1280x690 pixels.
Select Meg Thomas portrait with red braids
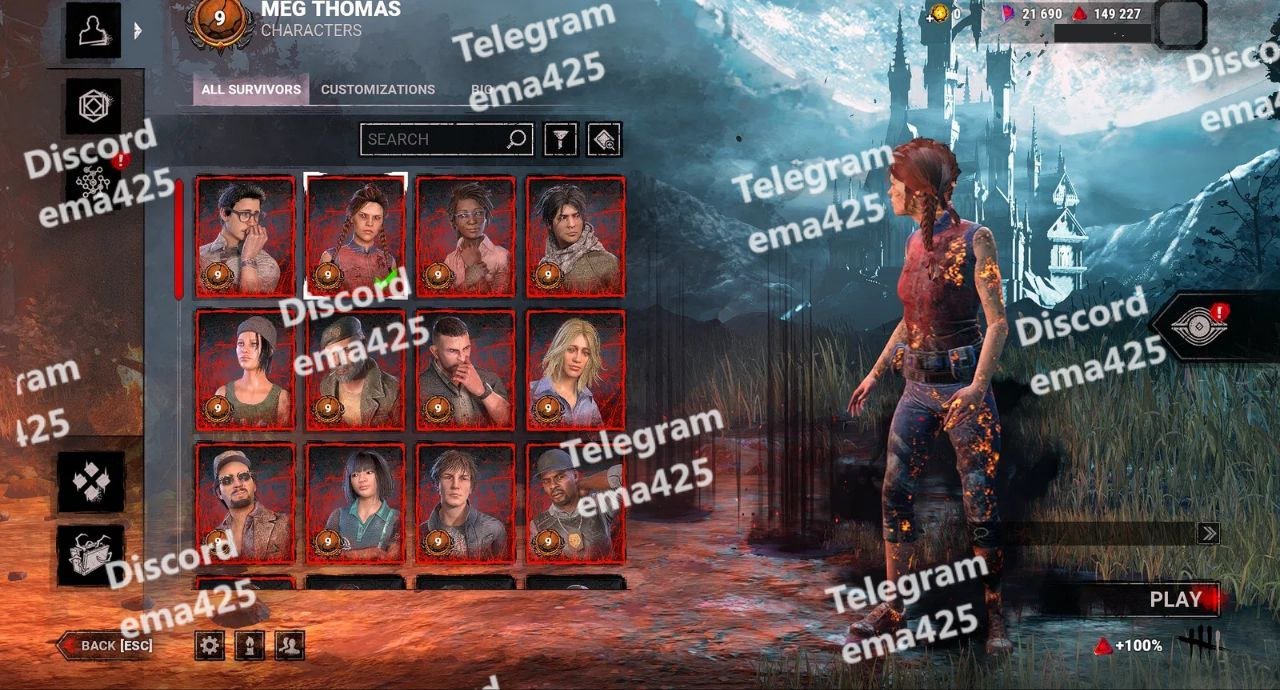coord(356,237)
